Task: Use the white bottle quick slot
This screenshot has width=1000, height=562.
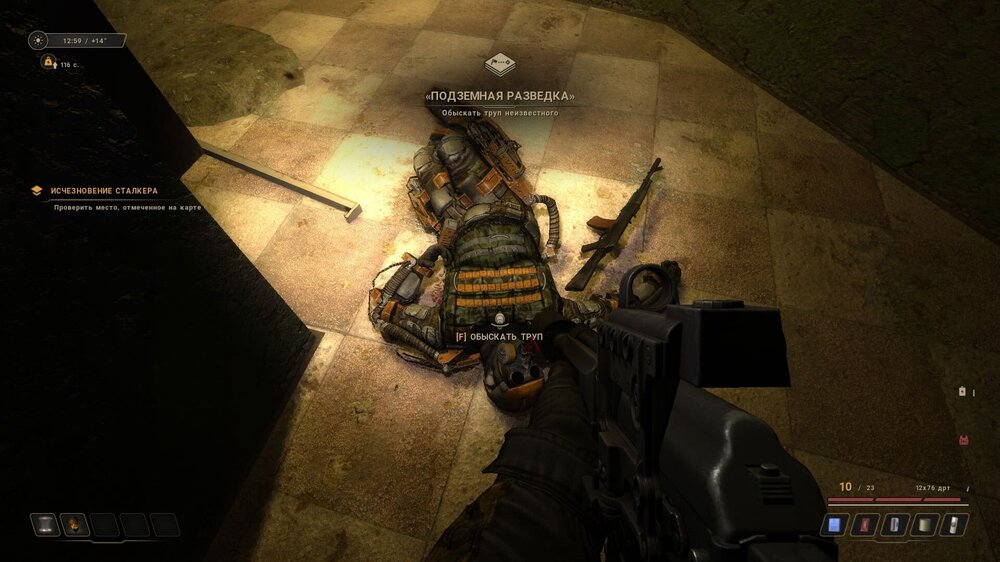Action: point(955,524)
